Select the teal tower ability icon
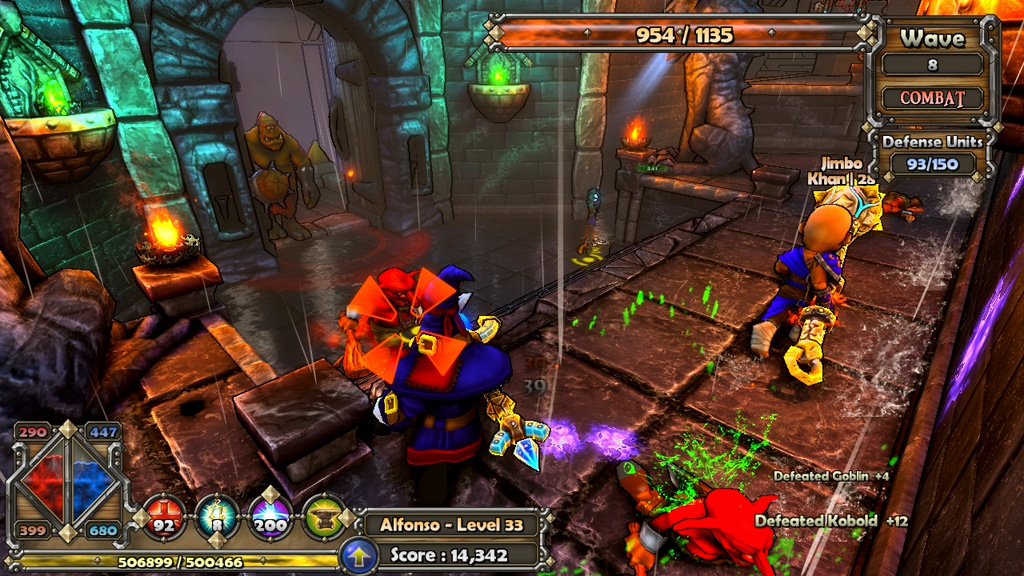This screenshot has width=1024, height=576. click(x=217, y=517)
